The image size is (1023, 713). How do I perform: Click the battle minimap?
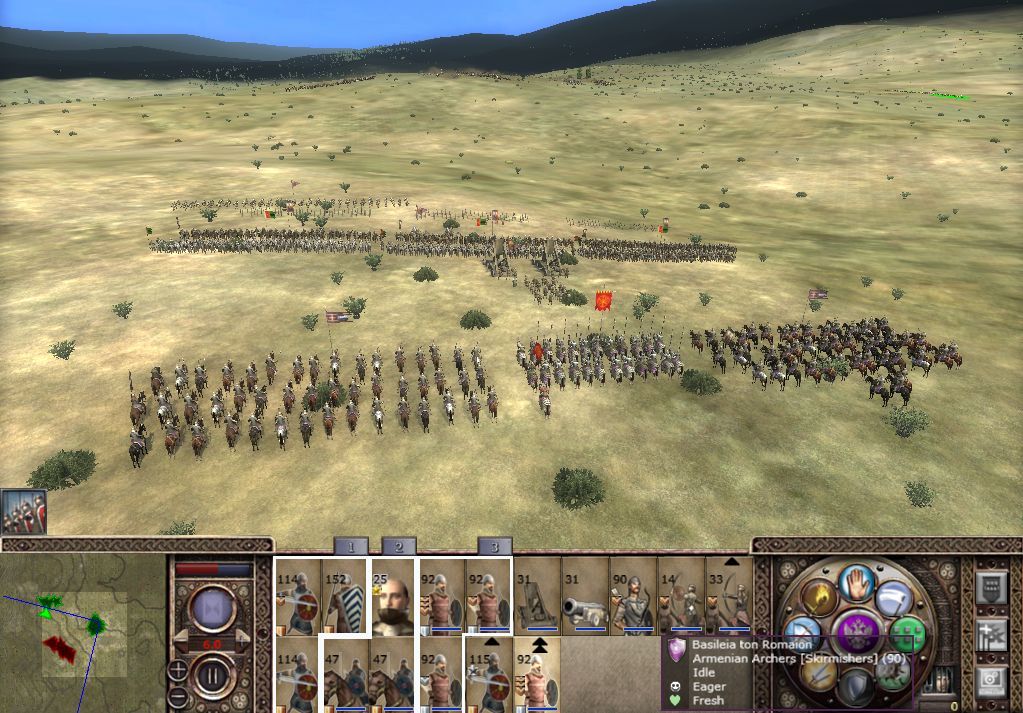pos(82,632)
